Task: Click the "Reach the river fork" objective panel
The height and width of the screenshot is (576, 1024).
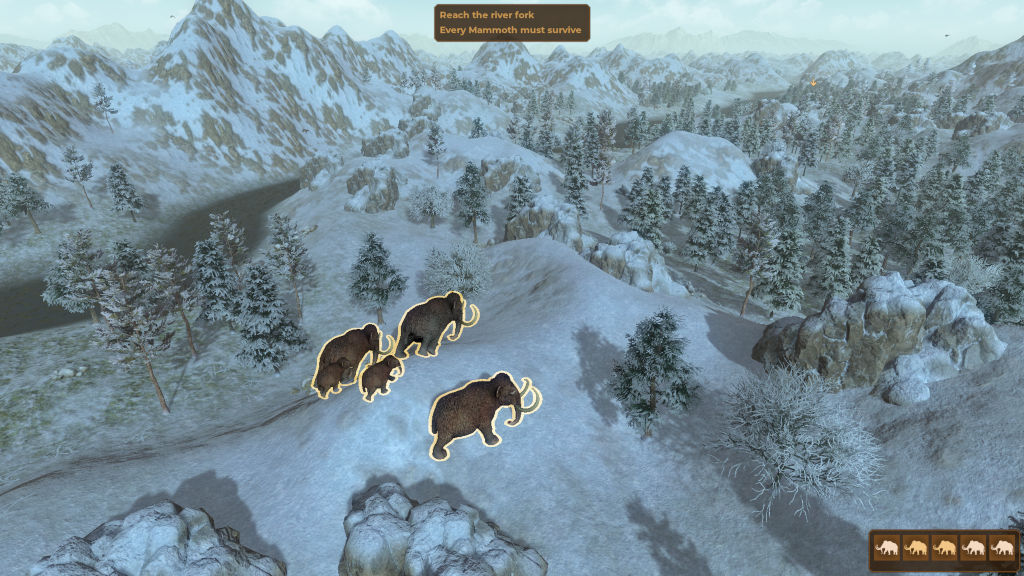Action: 512,23
